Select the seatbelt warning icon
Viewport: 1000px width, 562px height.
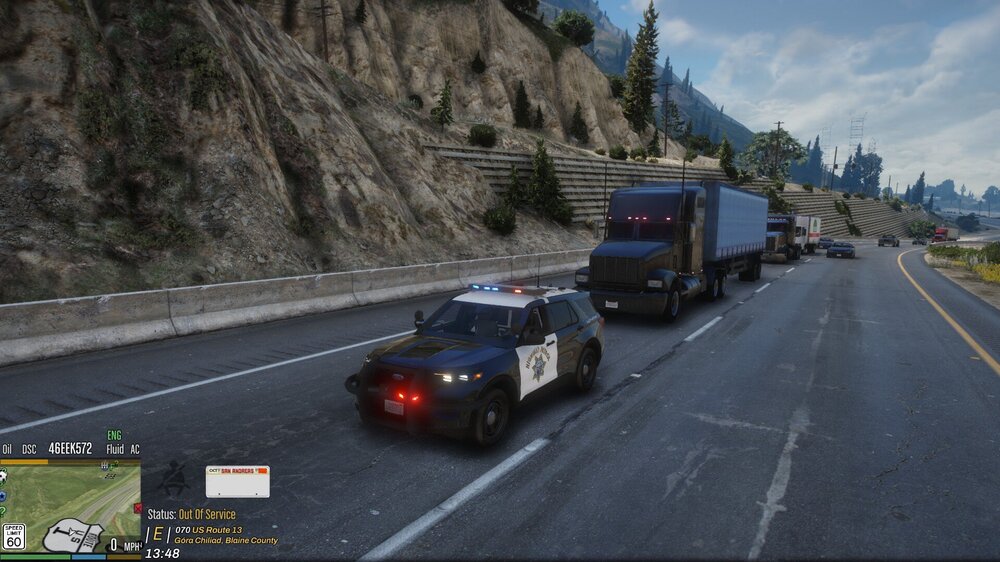173,480
